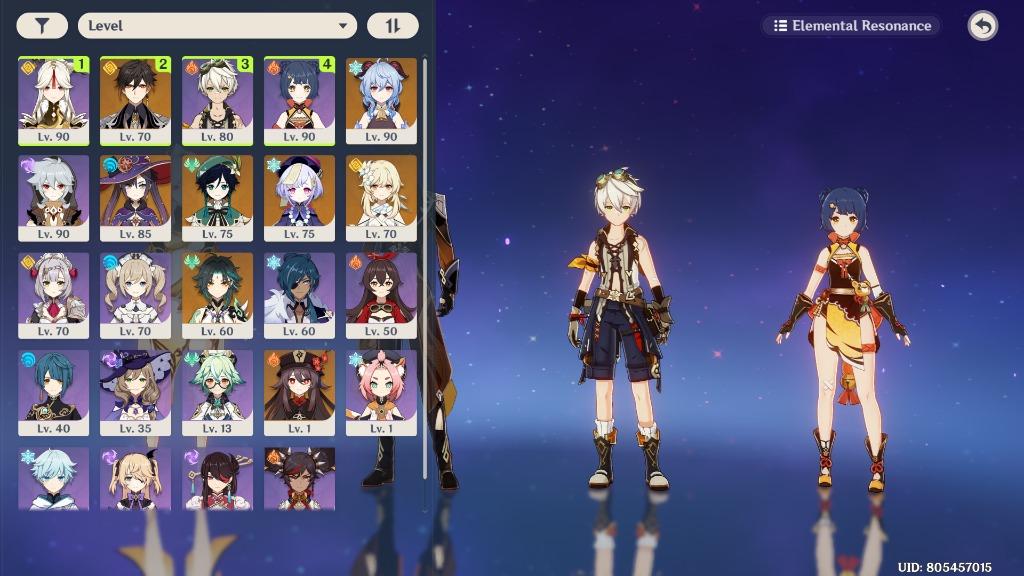Toggle the sort order arrows button
Screen dimensions: 1024x576
(x=392, y=26)
